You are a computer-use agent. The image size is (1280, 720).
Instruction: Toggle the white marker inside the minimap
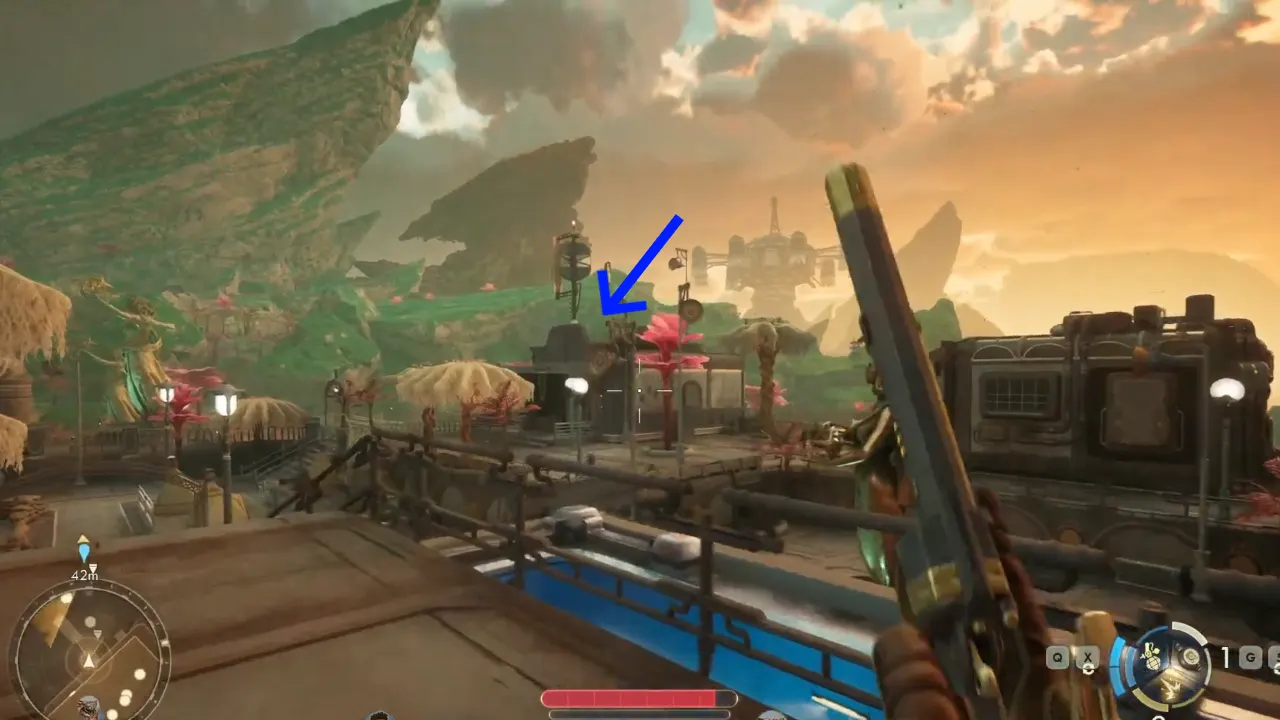(x=98, y=634)
